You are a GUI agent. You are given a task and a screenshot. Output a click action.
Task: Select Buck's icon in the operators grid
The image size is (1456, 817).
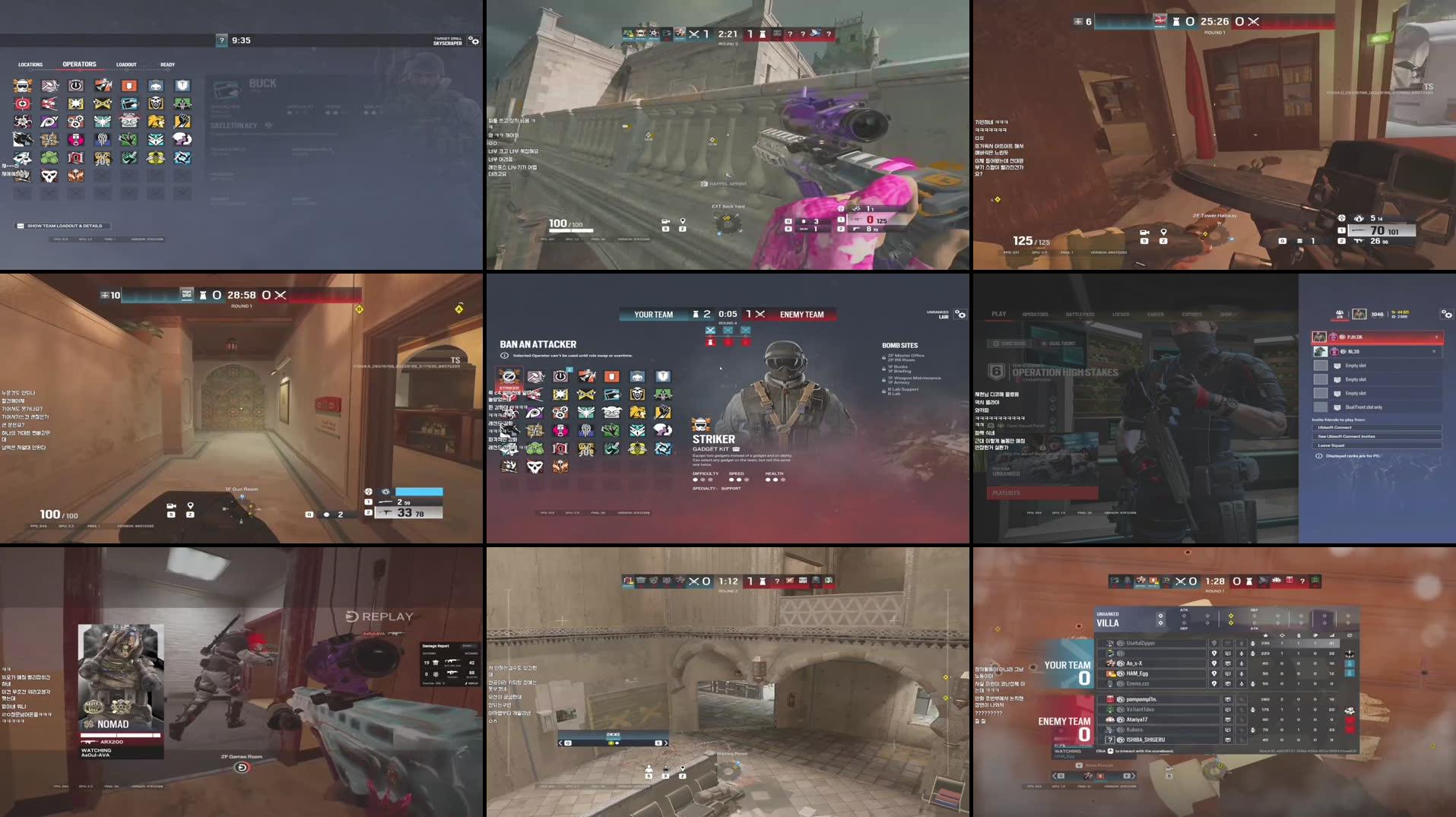(129, 119)
